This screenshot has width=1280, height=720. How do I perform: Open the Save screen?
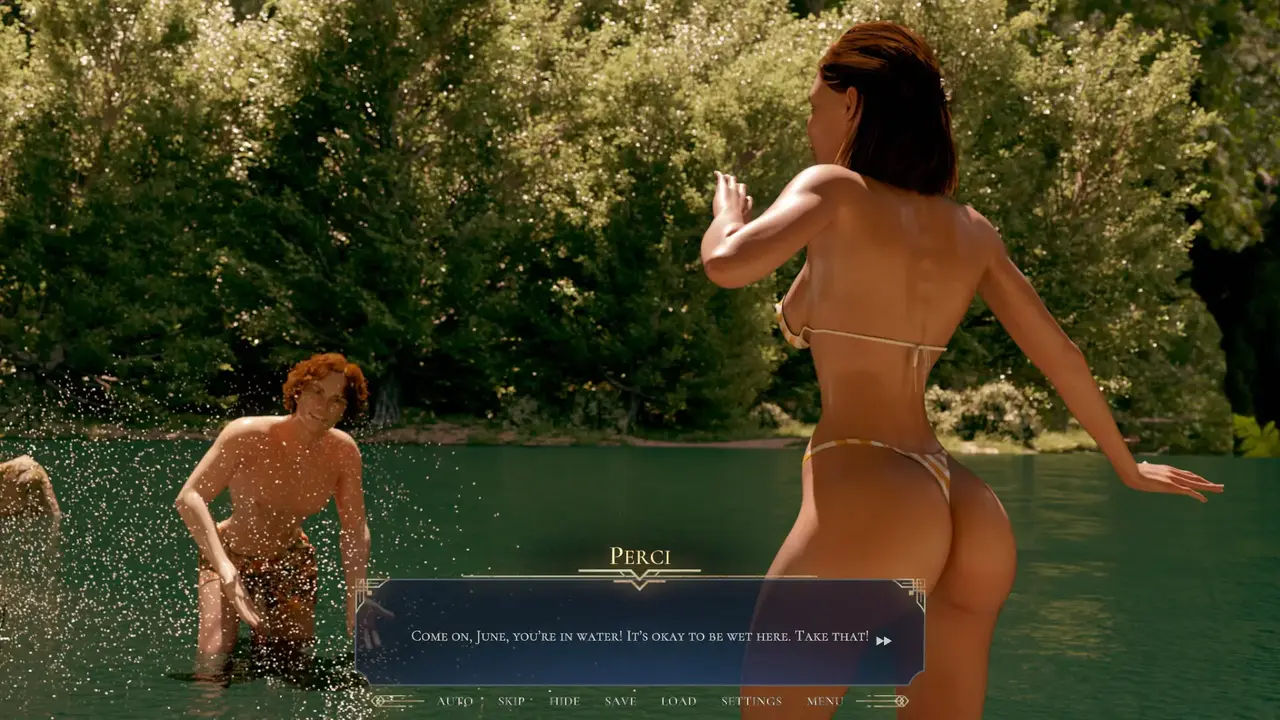(x=620, y=701)
